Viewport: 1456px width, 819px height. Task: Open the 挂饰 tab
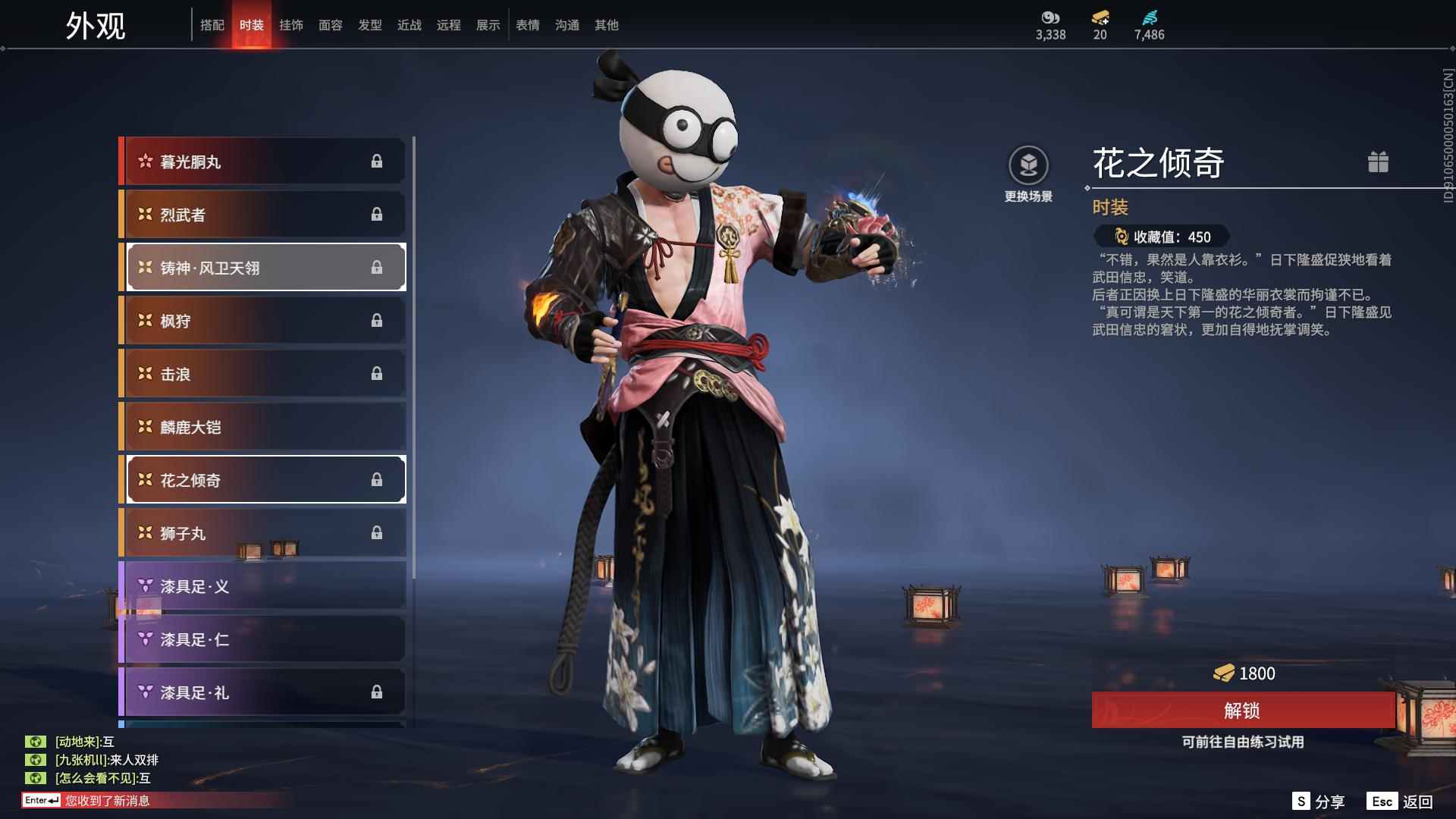click(x=291, y=25)
